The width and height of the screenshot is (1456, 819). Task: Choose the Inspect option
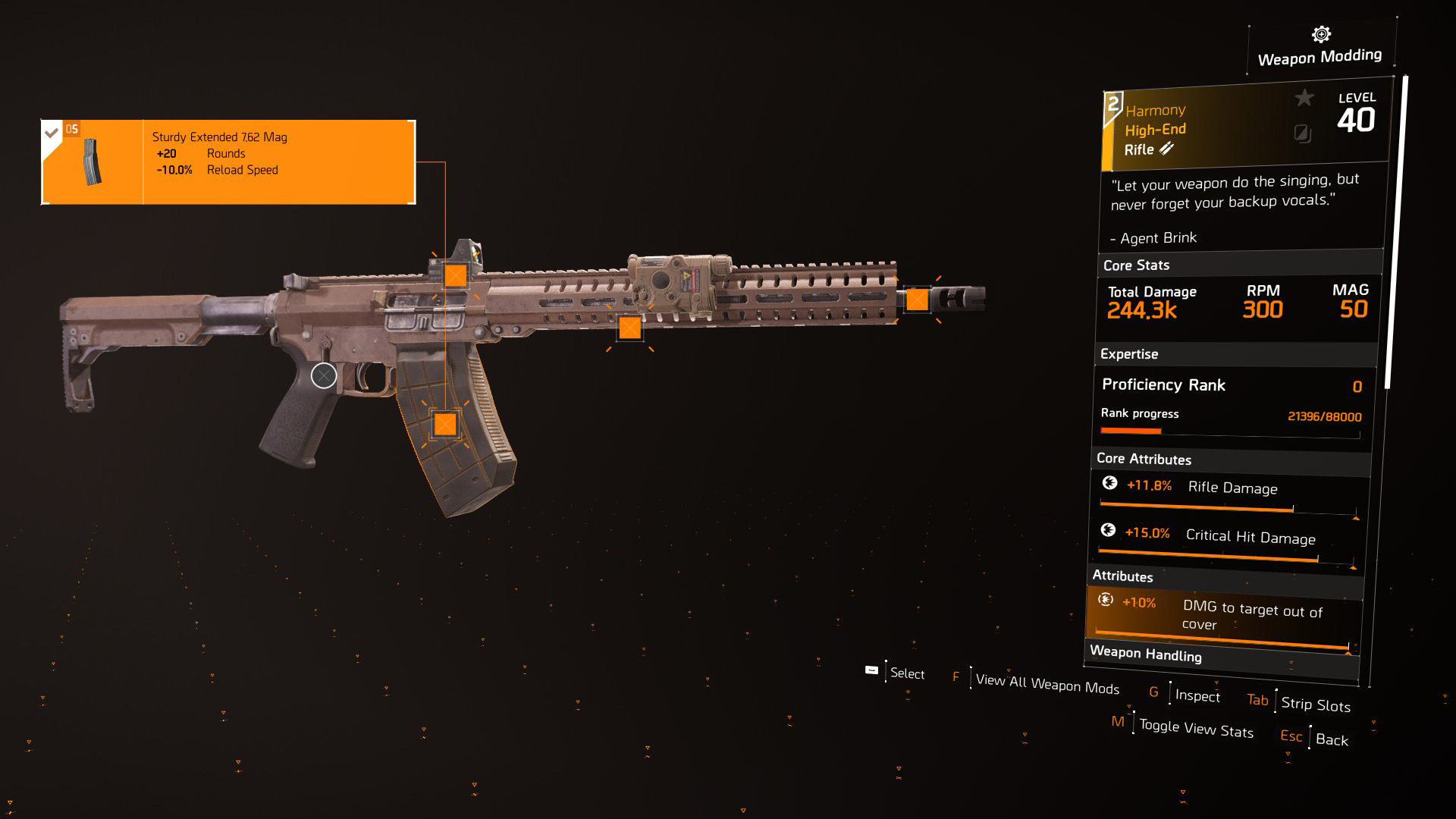[x=1197, y=695]
